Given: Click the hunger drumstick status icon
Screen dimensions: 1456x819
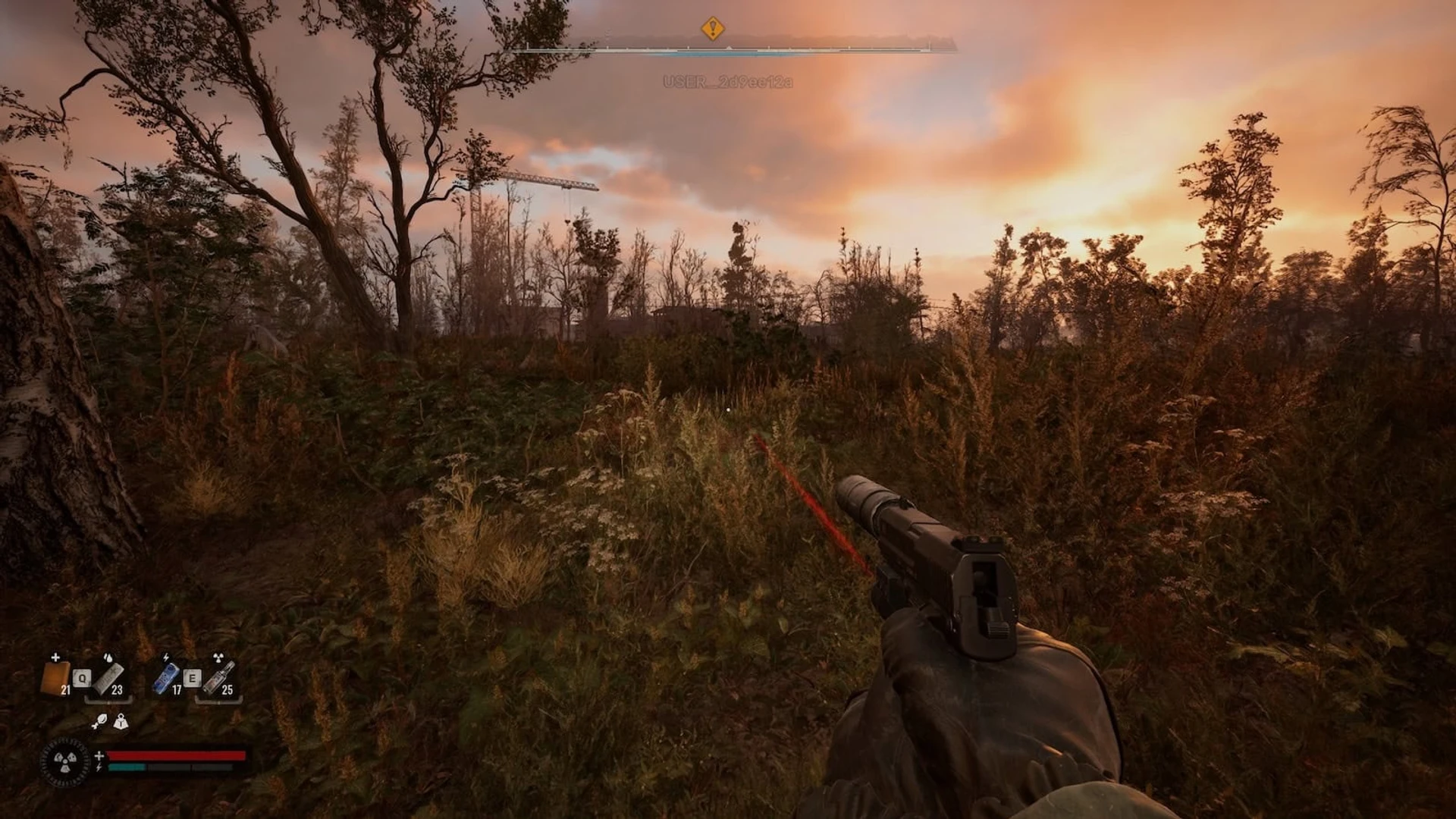Looking at the screenshot, I should [99, 722].
